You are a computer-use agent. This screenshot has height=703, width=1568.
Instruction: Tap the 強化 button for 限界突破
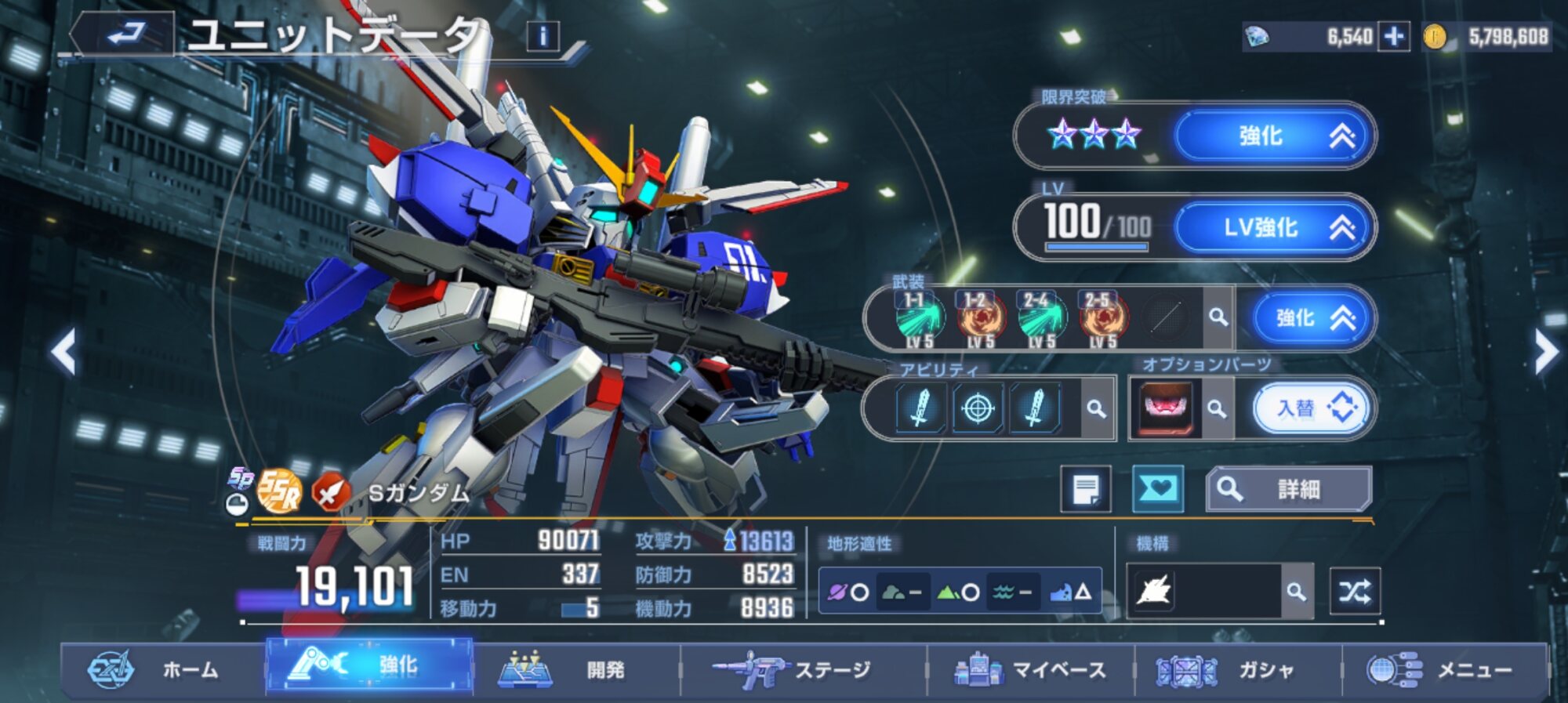pos(1273,136)
